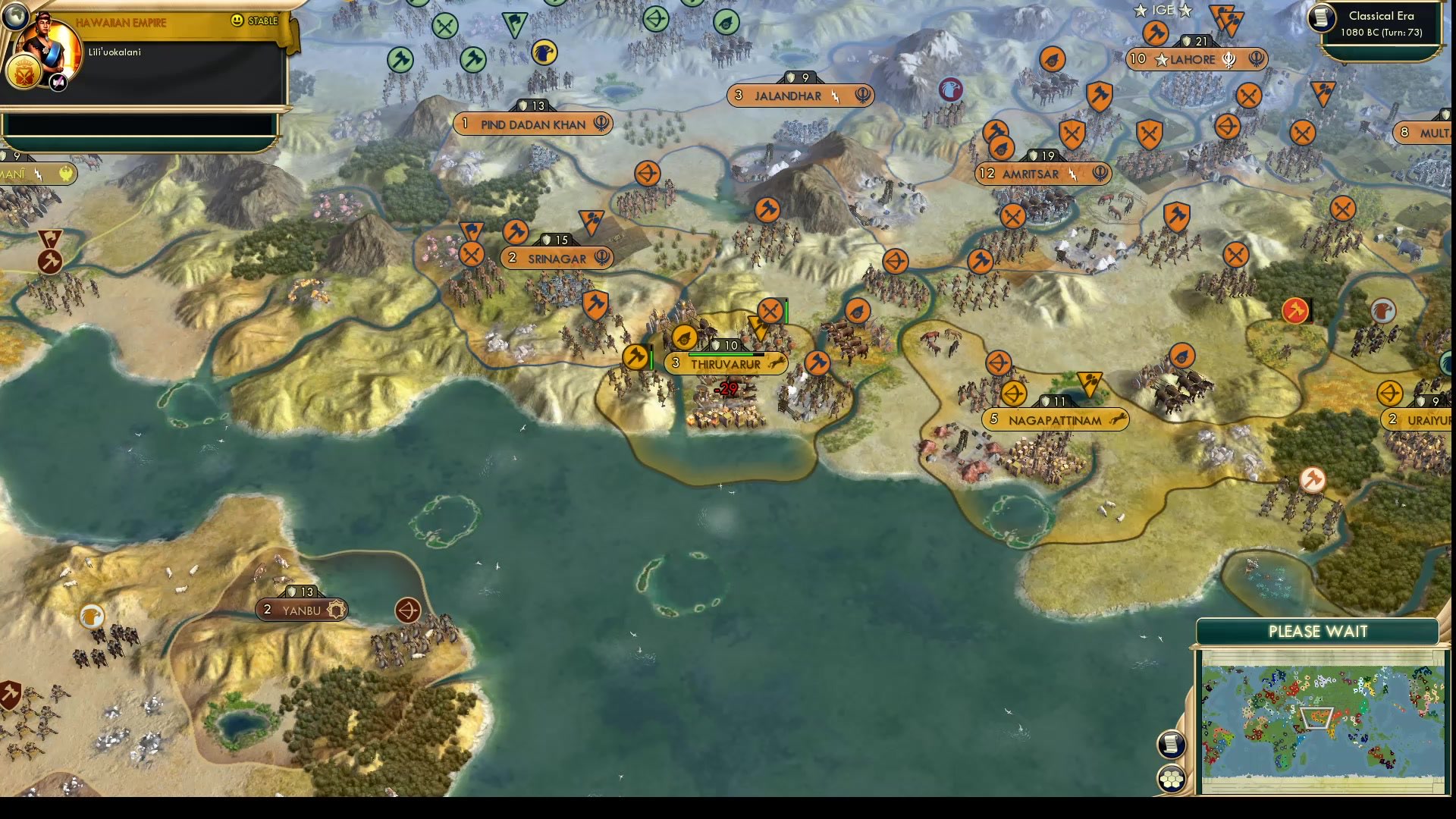
Task: Select the hex-grid strategic view icon
Action: 1172,777
